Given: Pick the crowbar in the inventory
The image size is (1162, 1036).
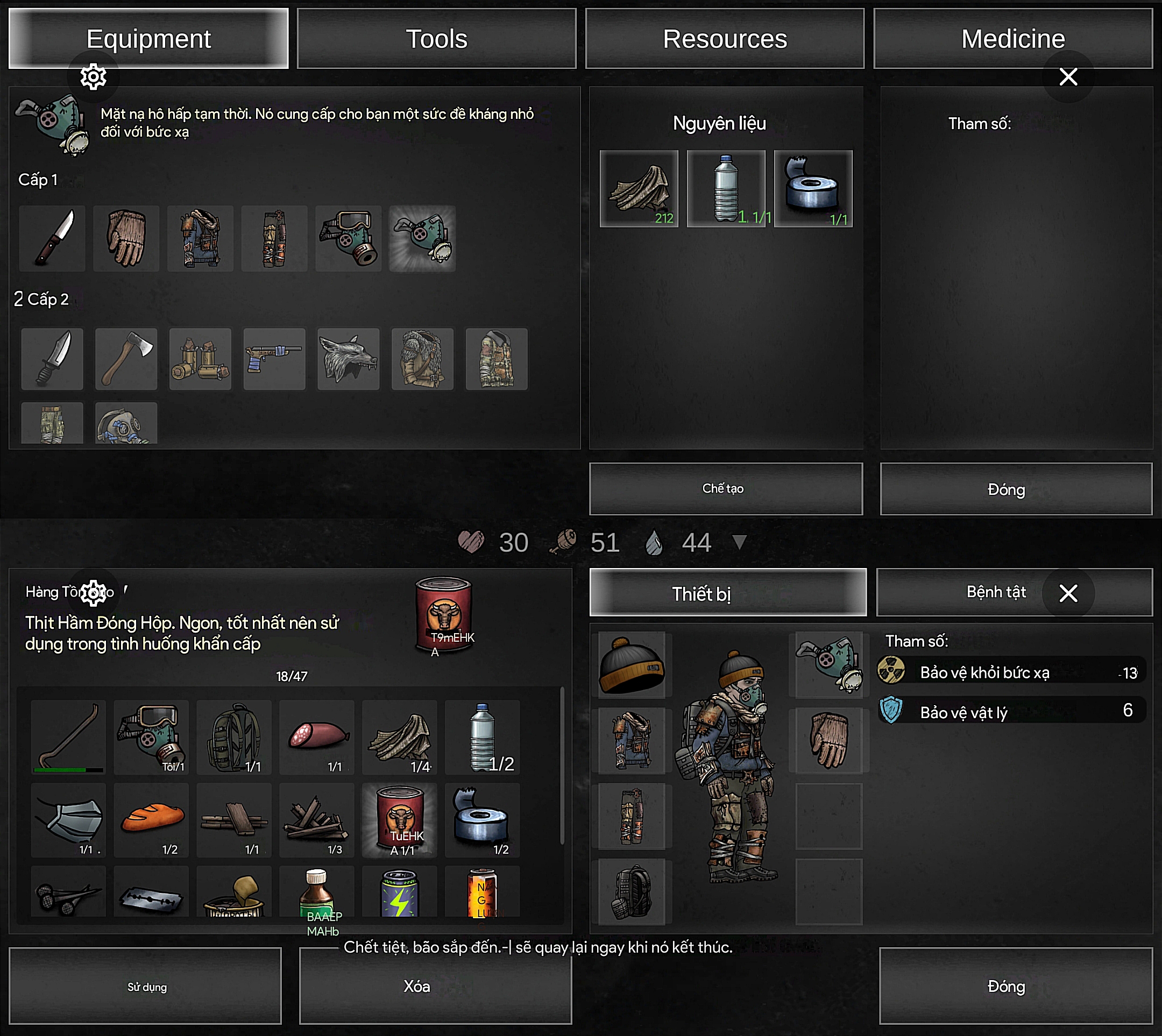Looking at the screenshot, I should (68, 737).
